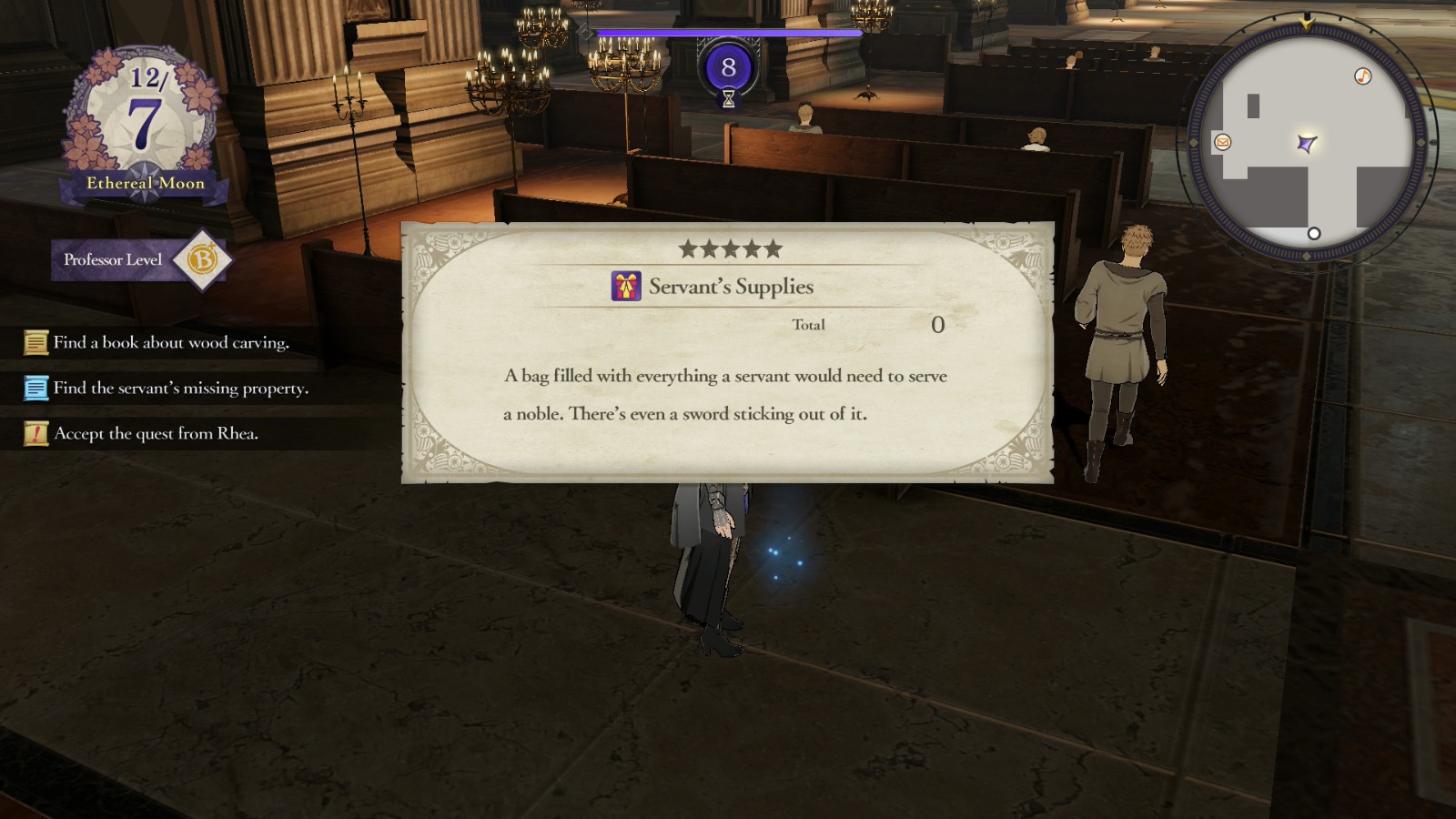Select the yellow scroll icon for wood carving quest
This screenshot has width=1456, height=819.
(x=36, y=342)
